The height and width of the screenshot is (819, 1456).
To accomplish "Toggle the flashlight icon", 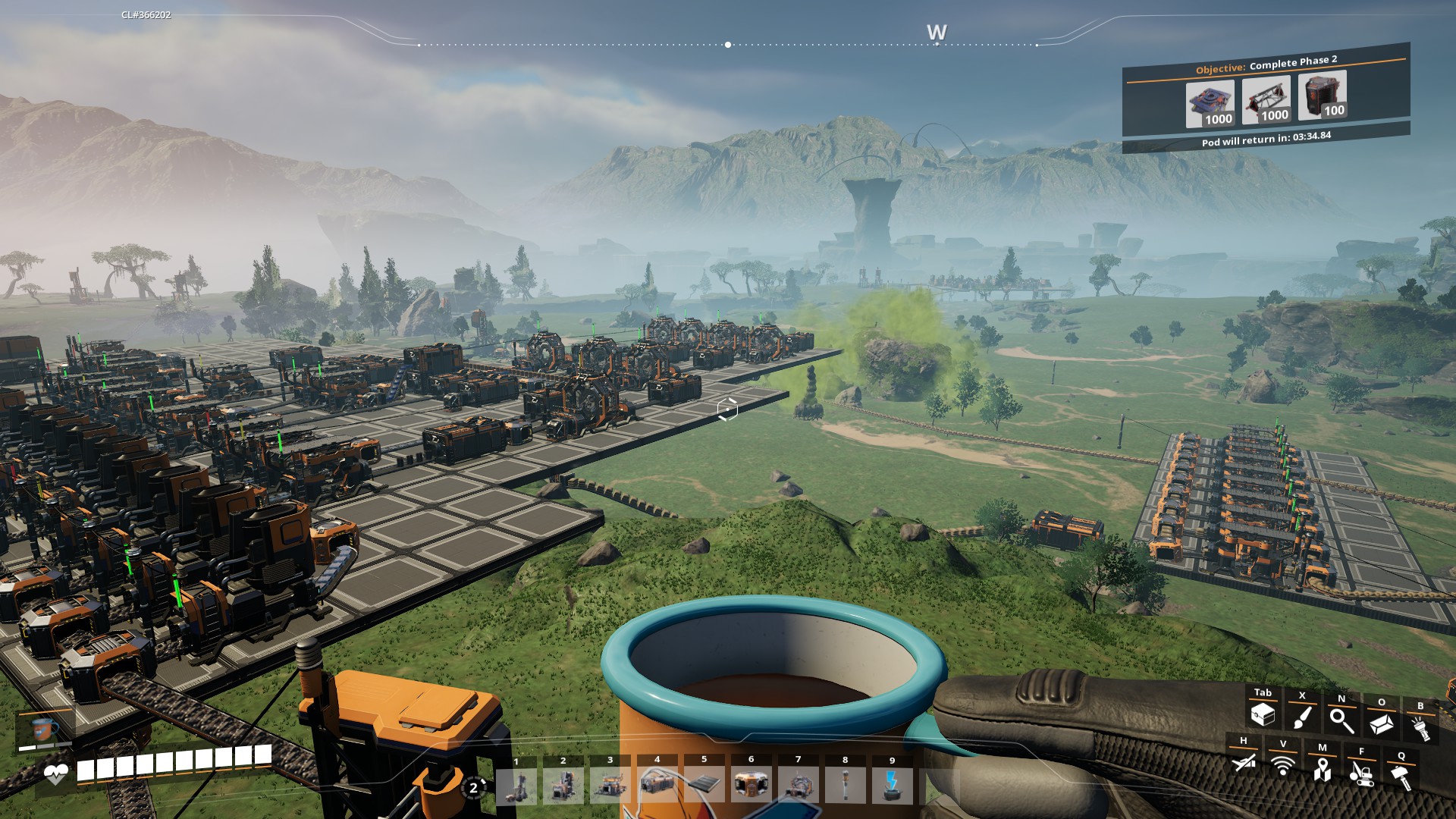I will pyautogui.click(x=1420, y=728).
